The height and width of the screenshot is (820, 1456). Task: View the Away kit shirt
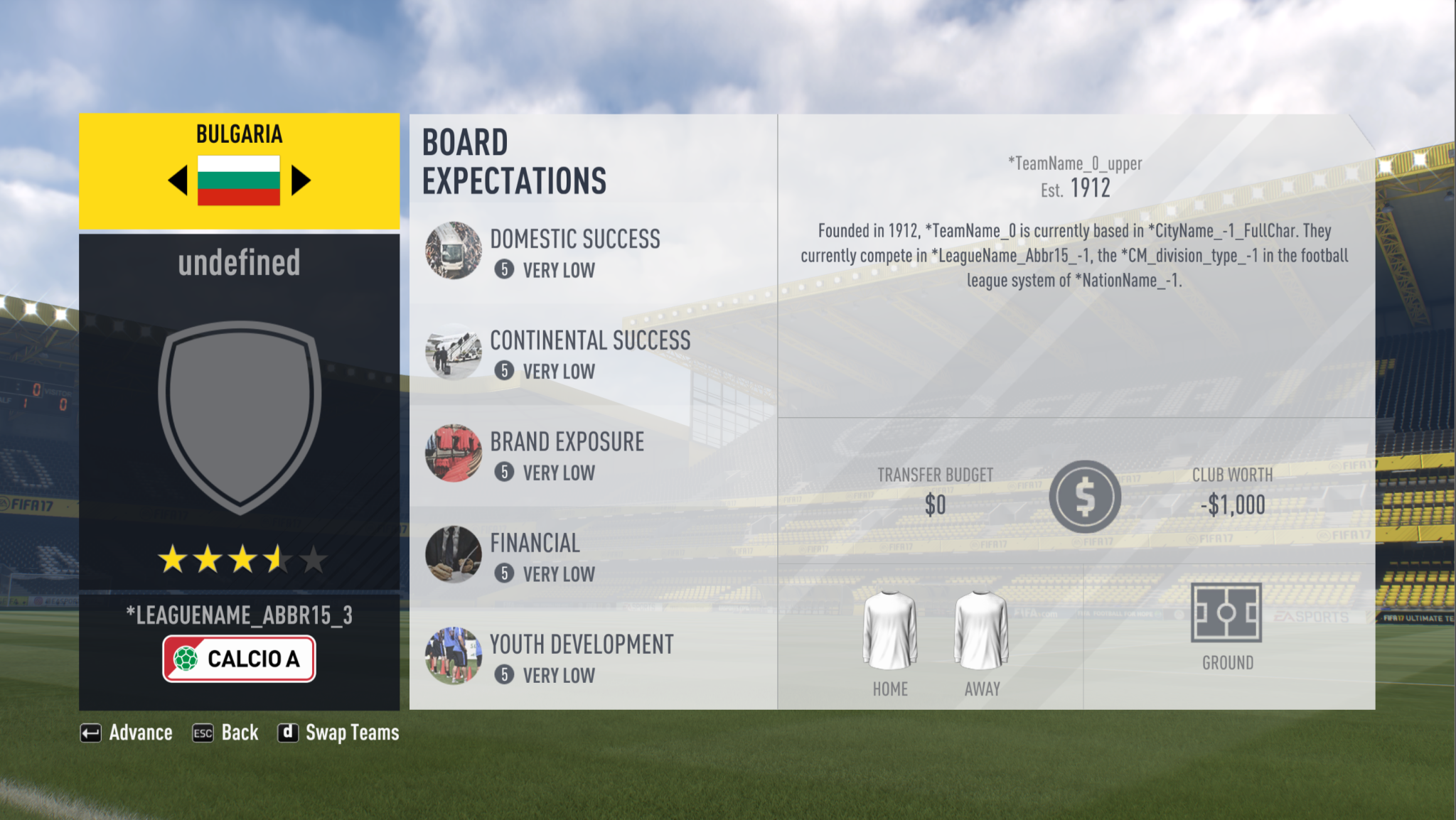coord(982,631)
